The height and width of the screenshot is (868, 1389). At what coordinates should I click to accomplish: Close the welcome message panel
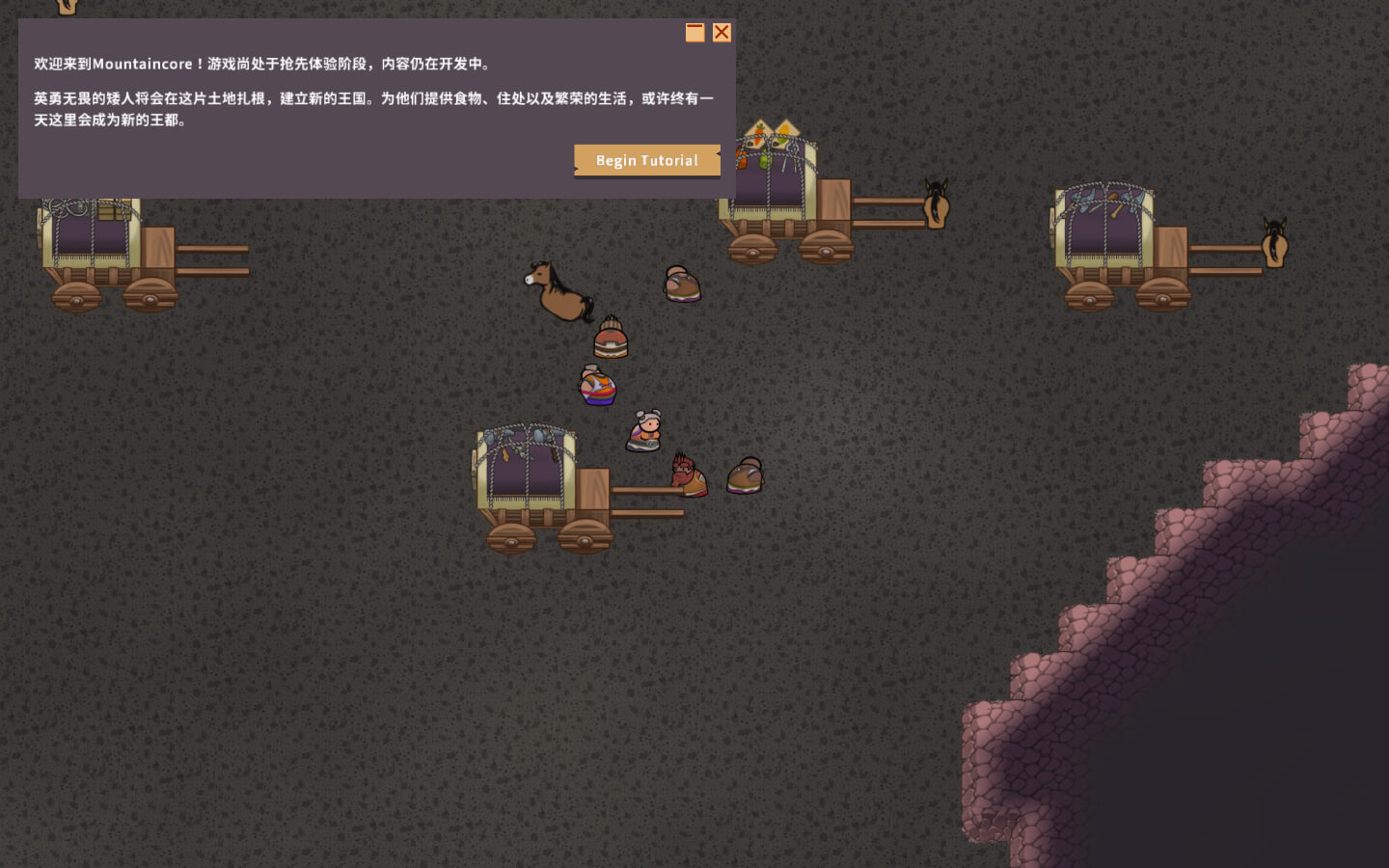722,33
